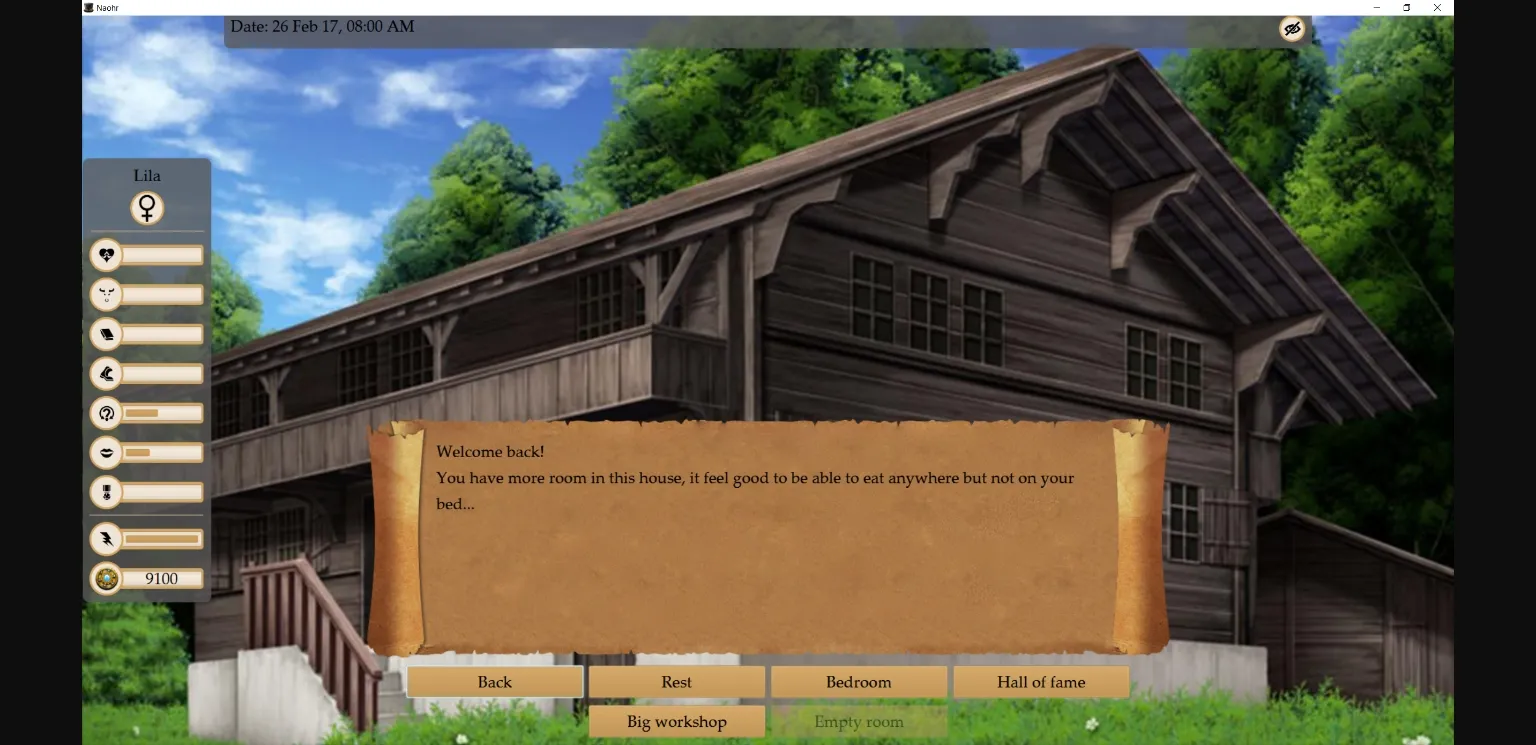
Task: Click the female gender symbol under Lila's name
Action: click(x=147, y=208)
